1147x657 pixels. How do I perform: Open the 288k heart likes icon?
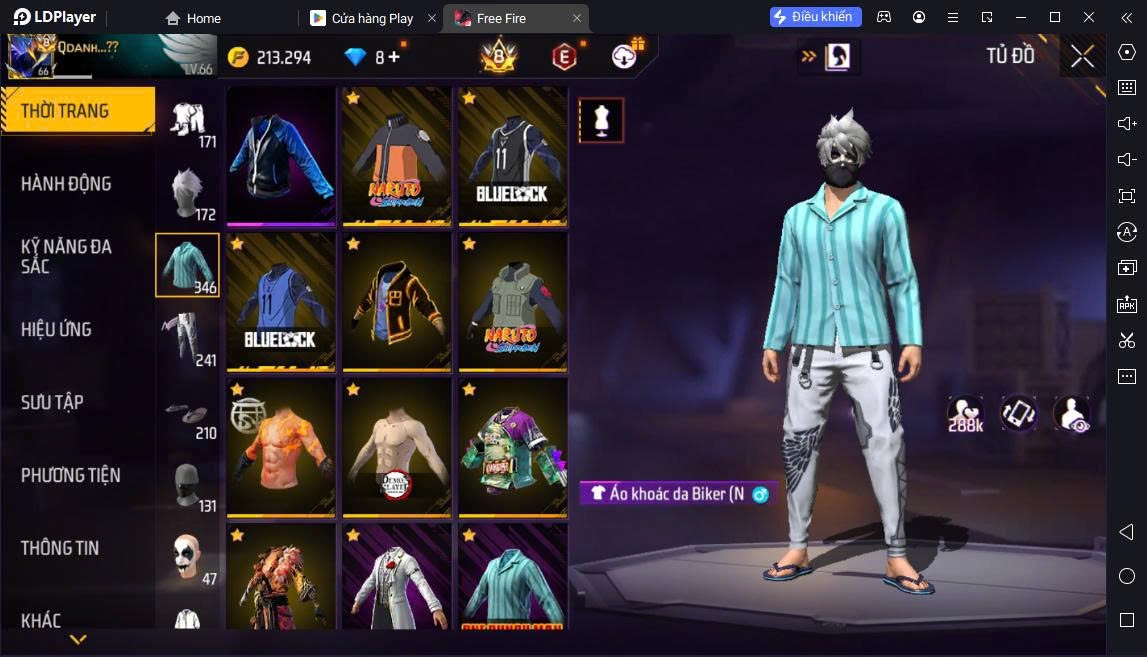(965, 414)
